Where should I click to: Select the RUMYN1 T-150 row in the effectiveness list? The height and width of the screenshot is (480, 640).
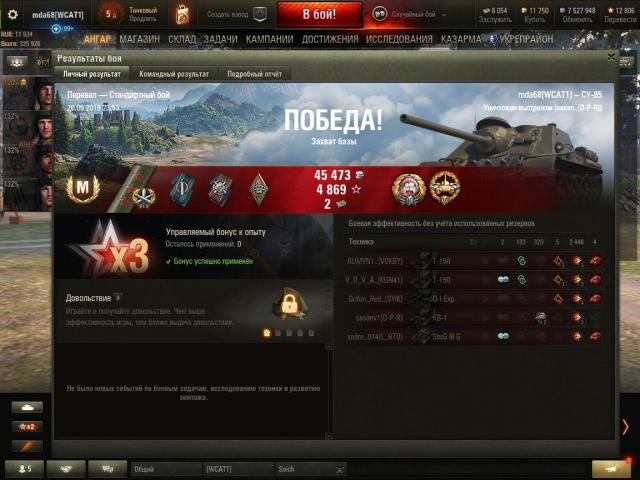(470, 260)
